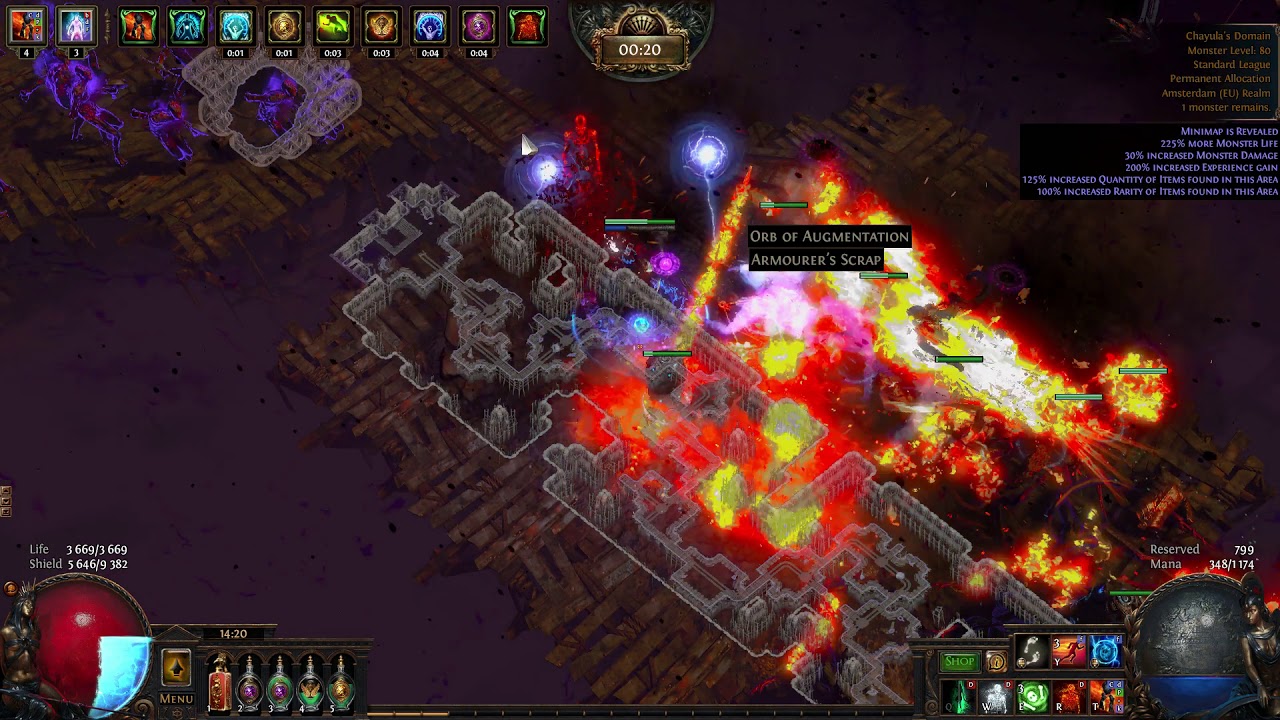The height and width of the screenshot is (720, 1280).
Task: Open the green Shop button
Action: coord(958,662)
